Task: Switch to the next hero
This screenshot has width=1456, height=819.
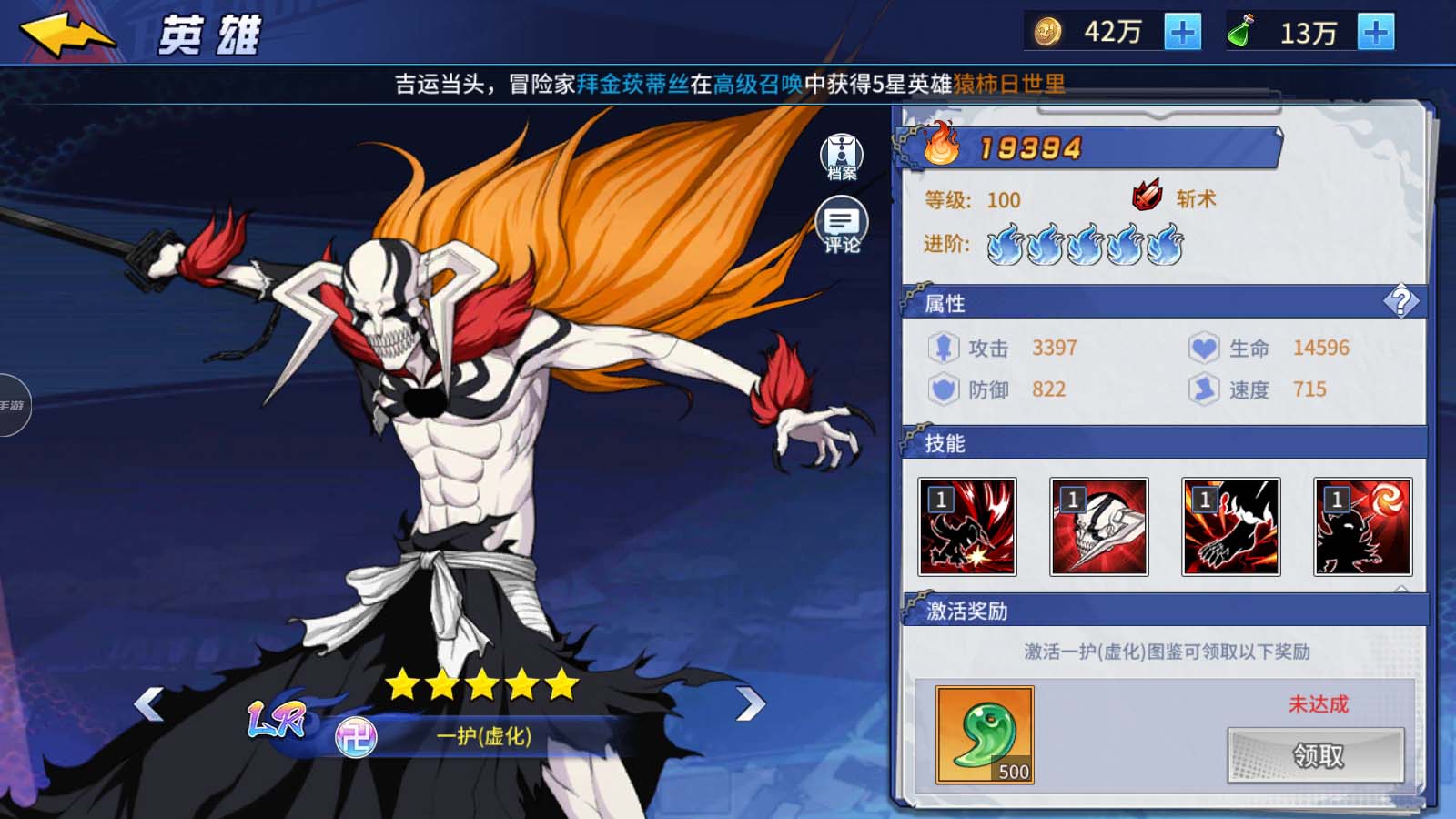Action: 750,703
